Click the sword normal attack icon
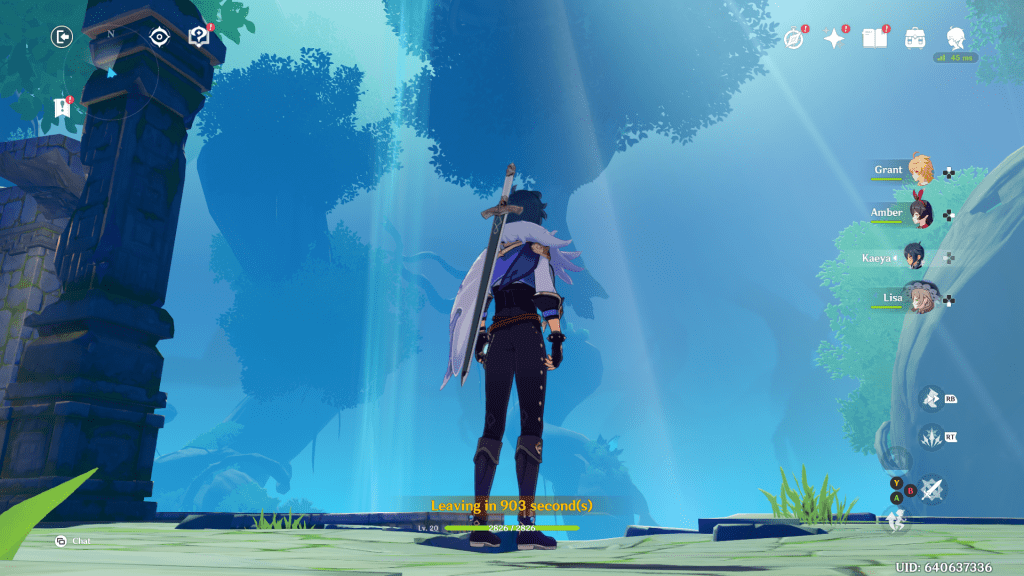The height and width of the screenshot is (576, 1024). [932, 488]
